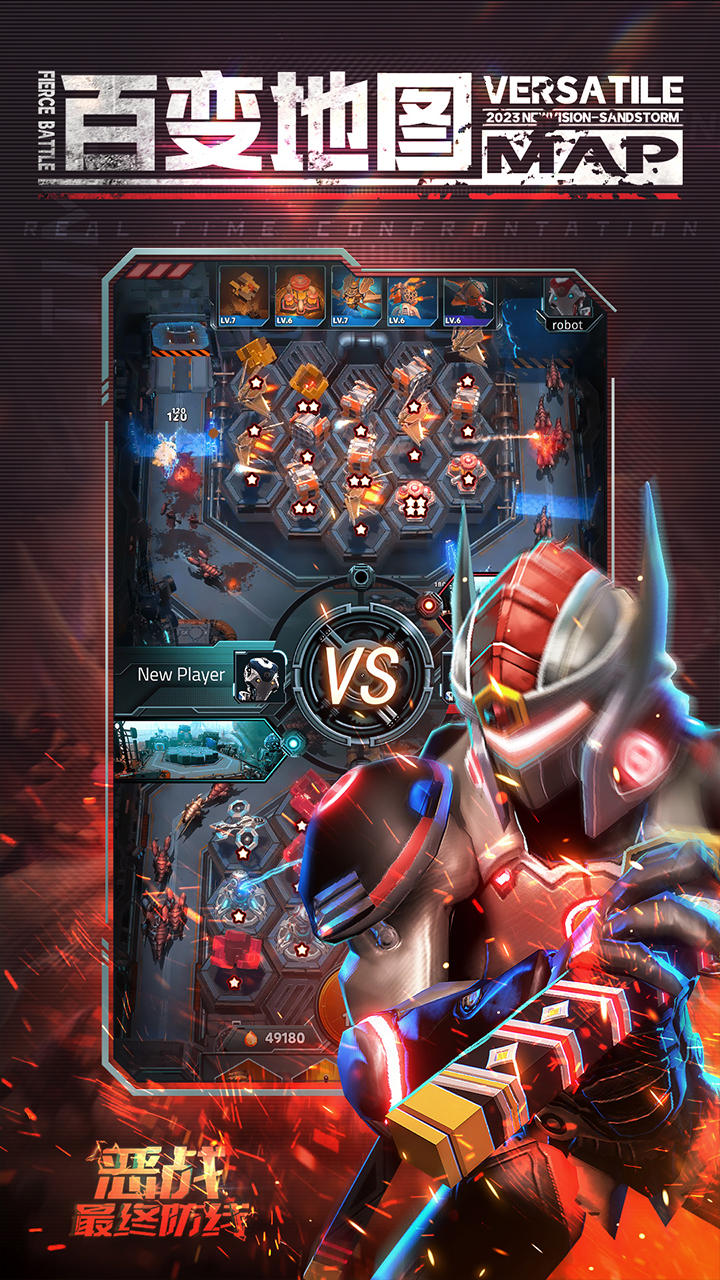Screen dimensions: 720x1280
Task: View the New Player profile portrait
Action: [x=260, y=676]
